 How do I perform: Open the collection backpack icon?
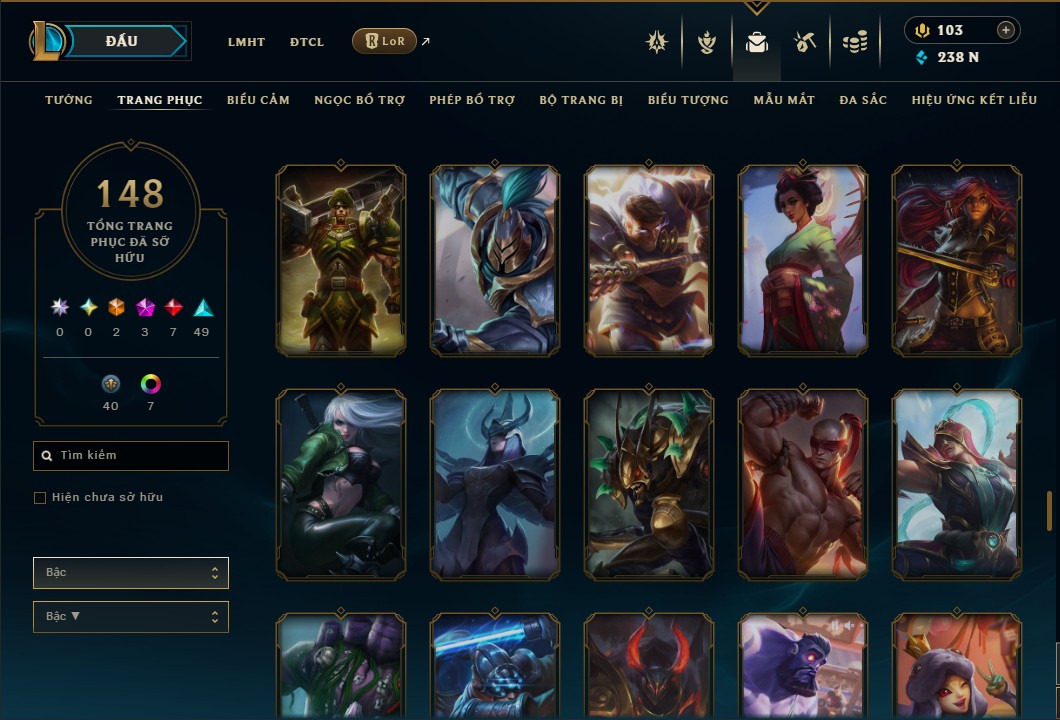pyautogui.click(x=757, y=42)
